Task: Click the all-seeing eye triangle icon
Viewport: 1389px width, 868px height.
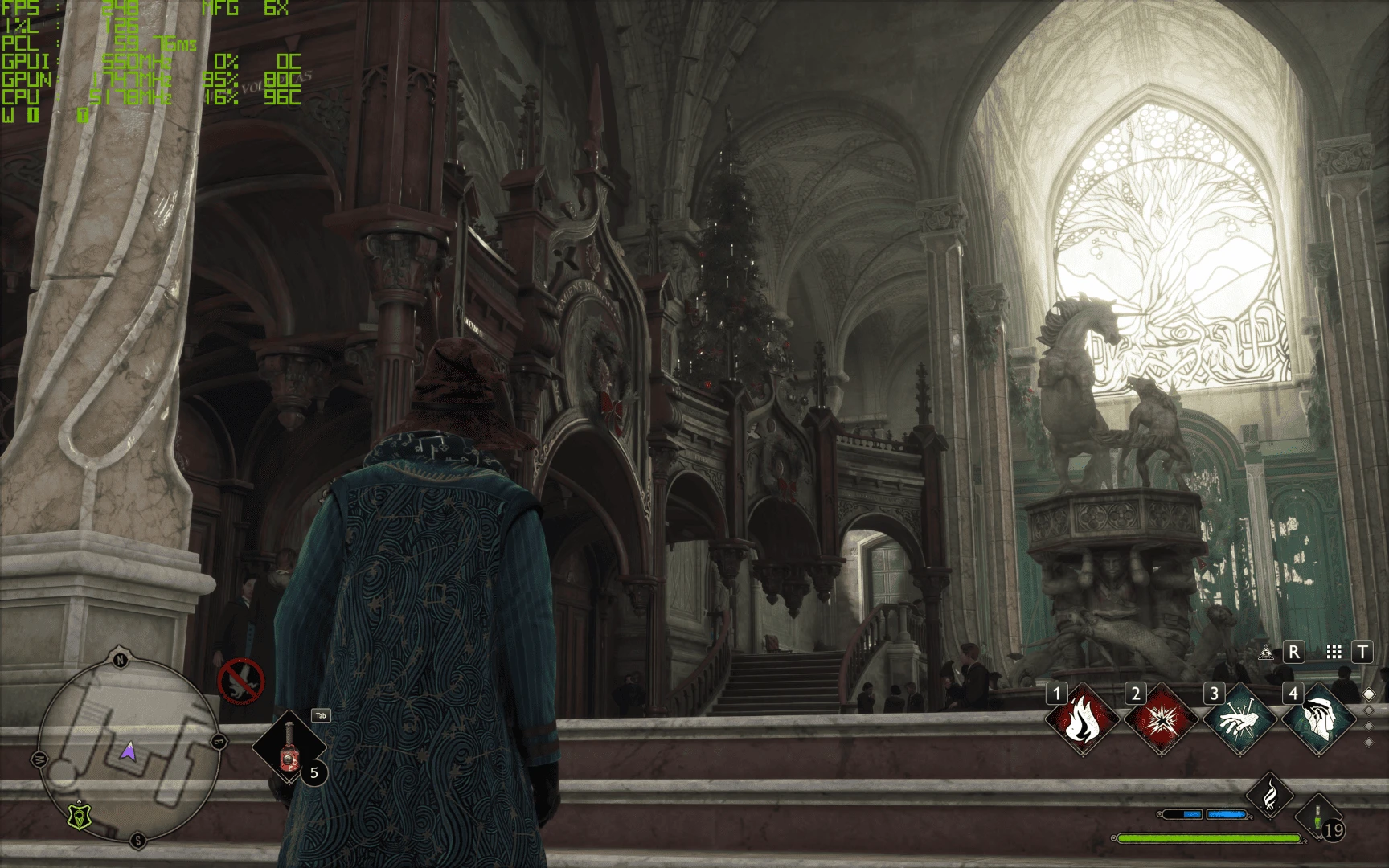Action: (x=1266, y=652)
